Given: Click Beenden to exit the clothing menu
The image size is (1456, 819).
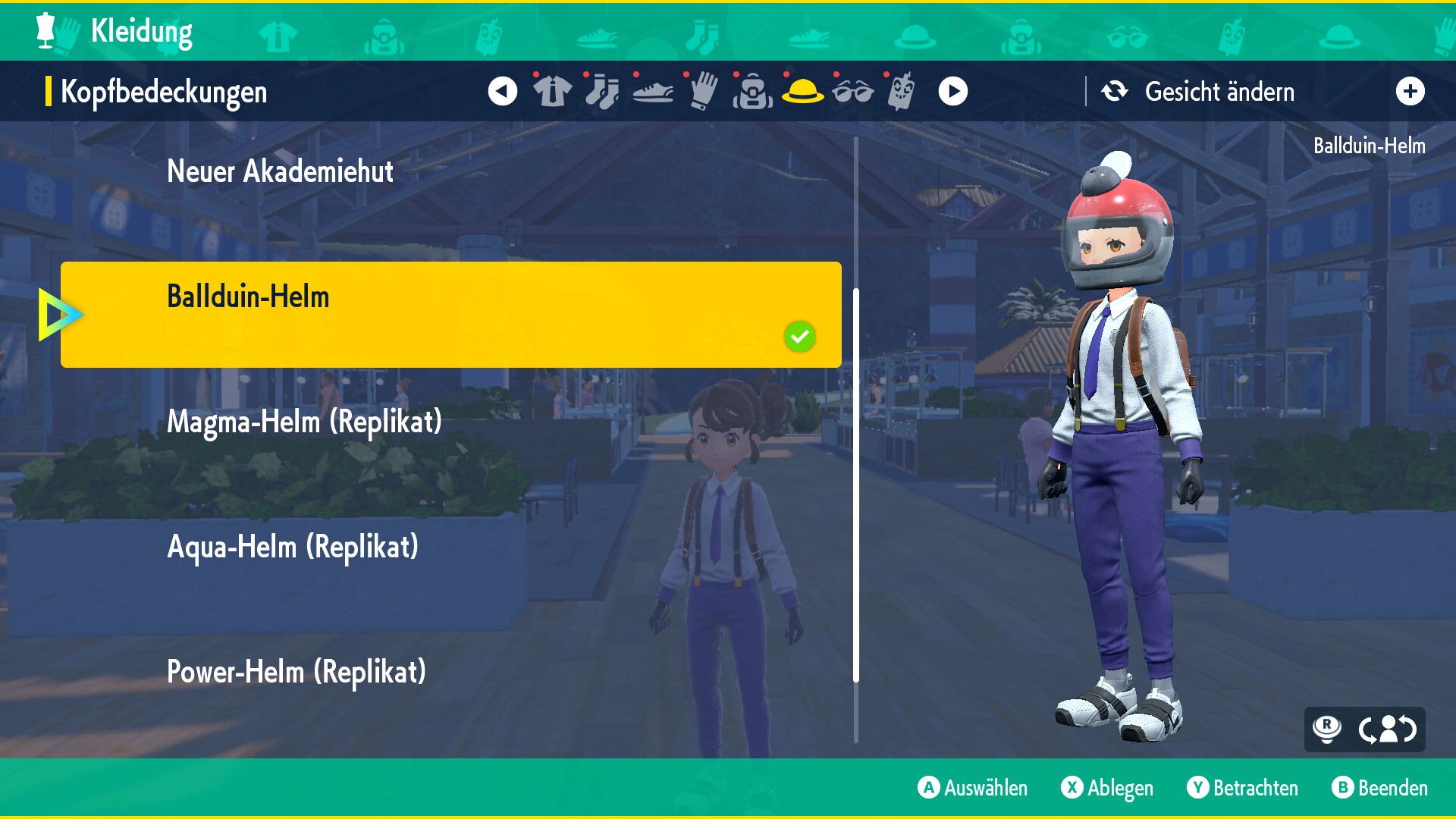Looking at the screenshot, I should tap(1380, 788).
